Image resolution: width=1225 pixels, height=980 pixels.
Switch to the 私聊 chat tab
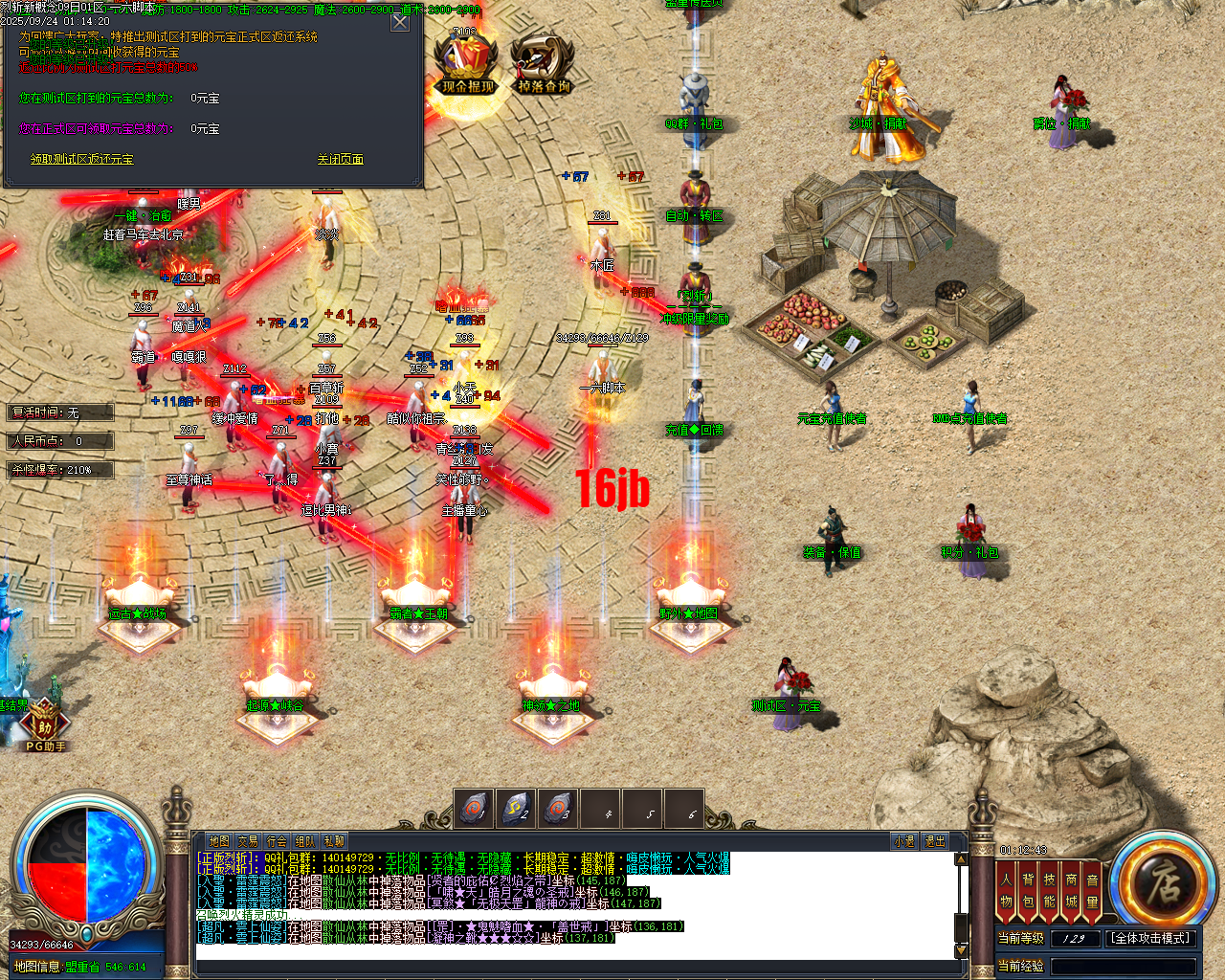tap(332, 839)
